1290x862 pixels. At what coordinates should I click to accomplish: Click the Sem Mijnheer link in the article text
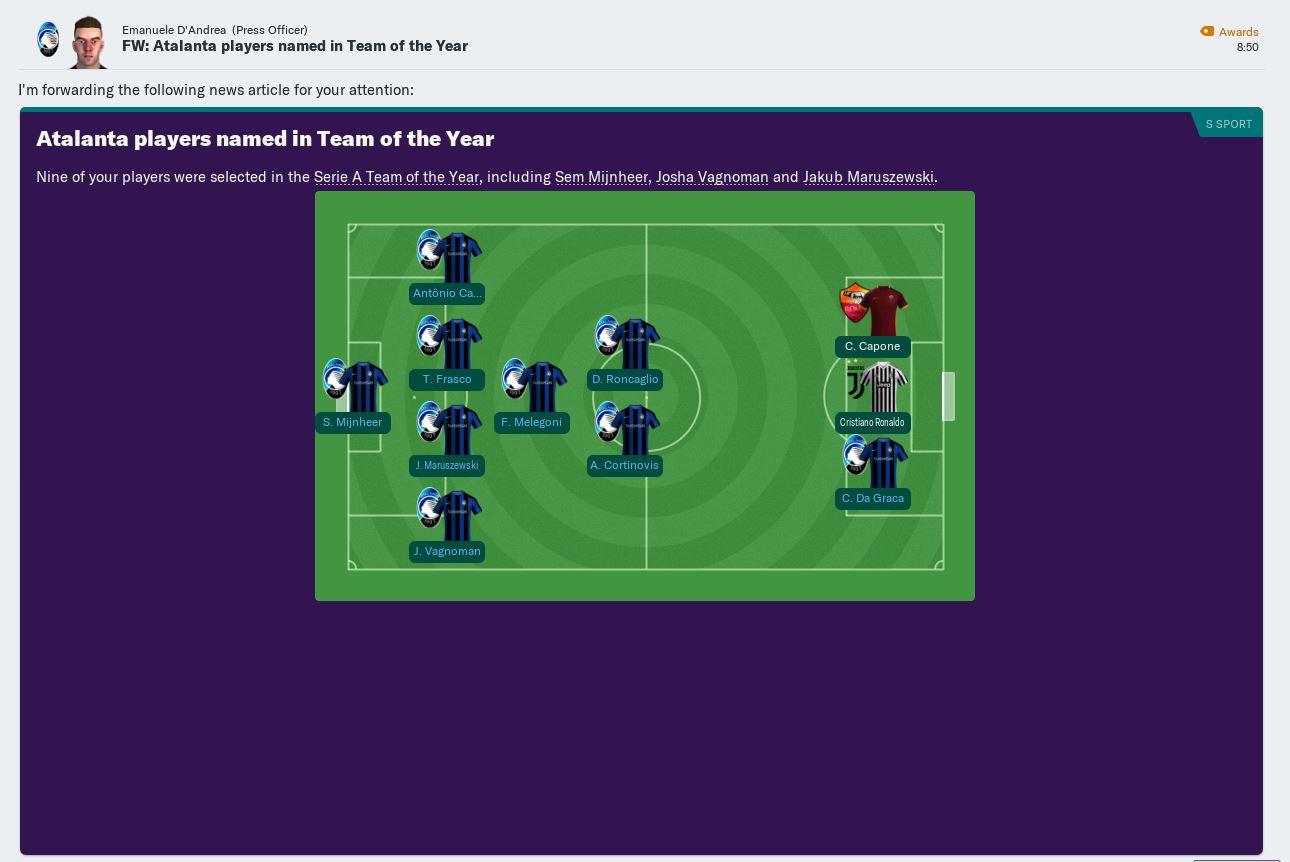[x=602, y=177]
